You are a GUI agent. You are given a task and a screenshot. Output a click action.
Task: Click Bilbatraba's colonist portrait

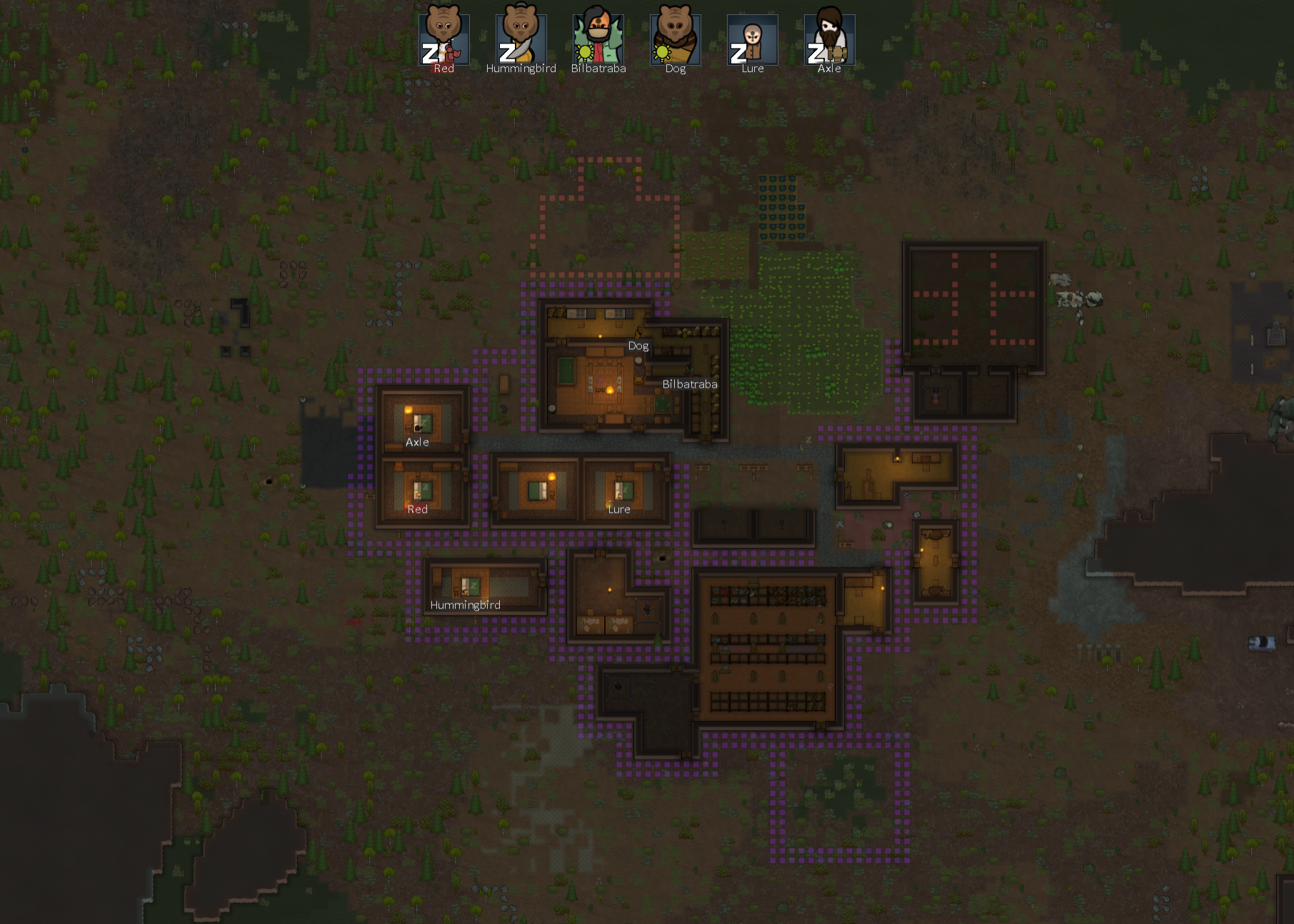598,39
